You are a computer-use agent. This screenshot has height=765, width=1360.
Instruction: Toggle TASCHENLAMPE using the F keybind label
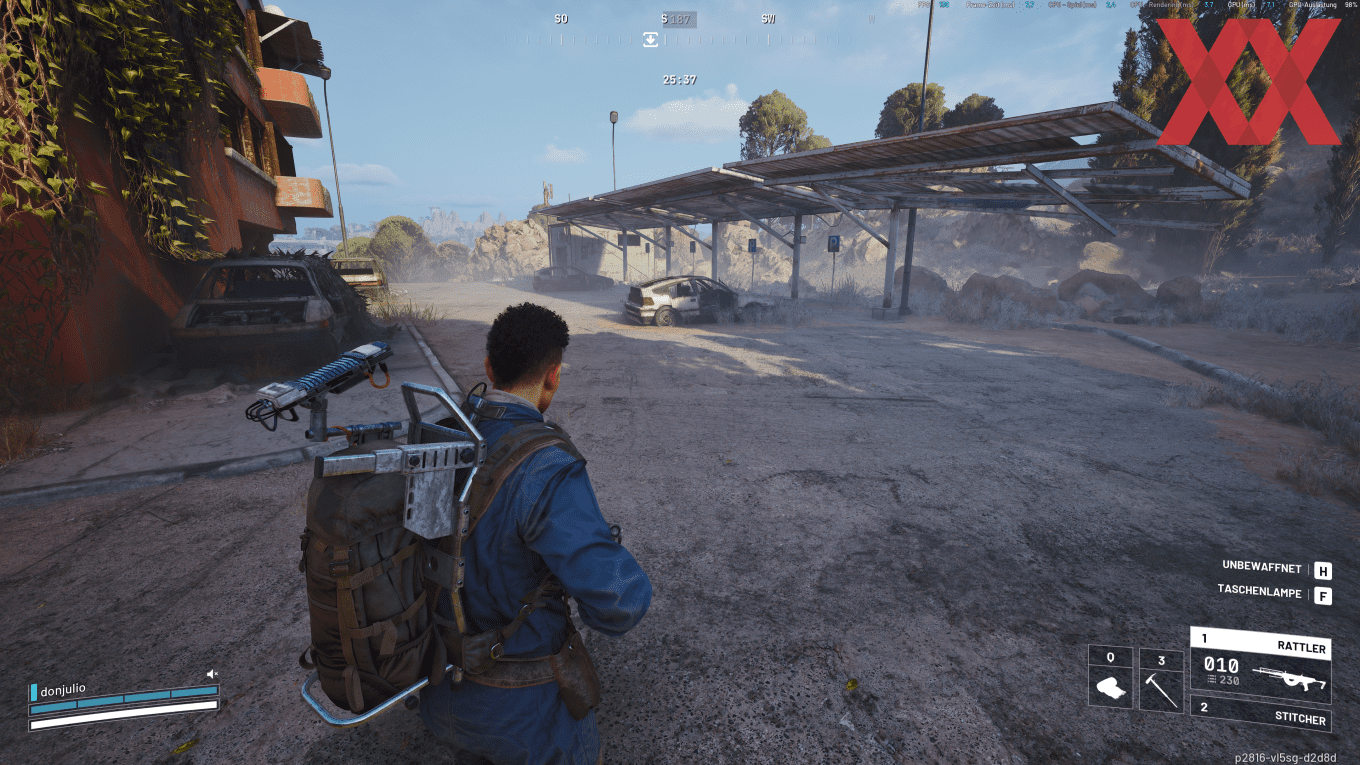1324,593
